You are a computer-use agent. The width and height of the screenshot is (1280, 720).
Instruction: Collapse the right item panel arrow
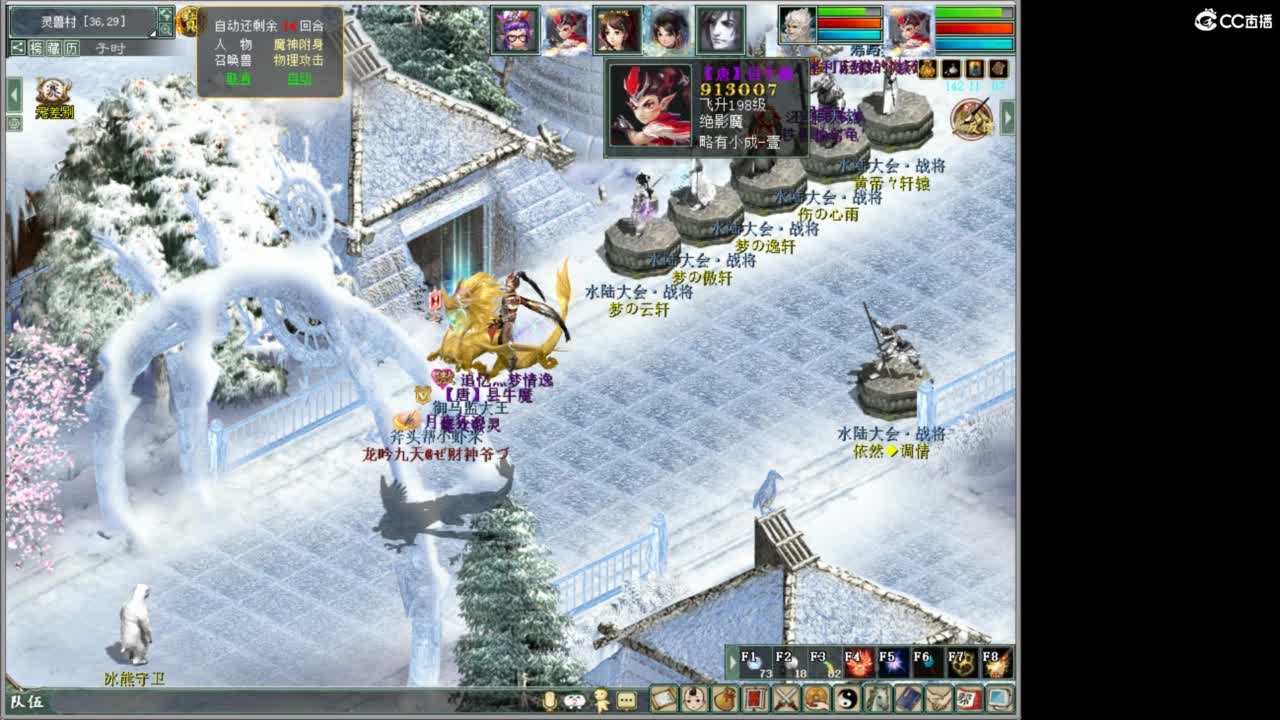1008,117
